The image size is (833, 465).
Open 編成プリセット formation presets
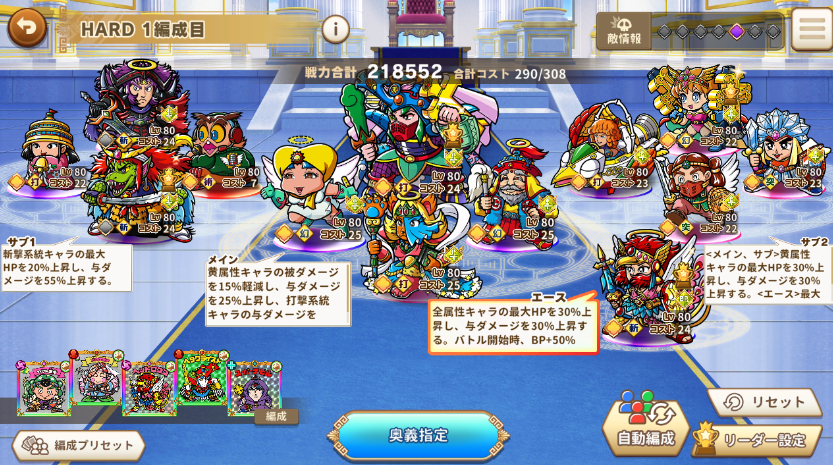(79, 445)
